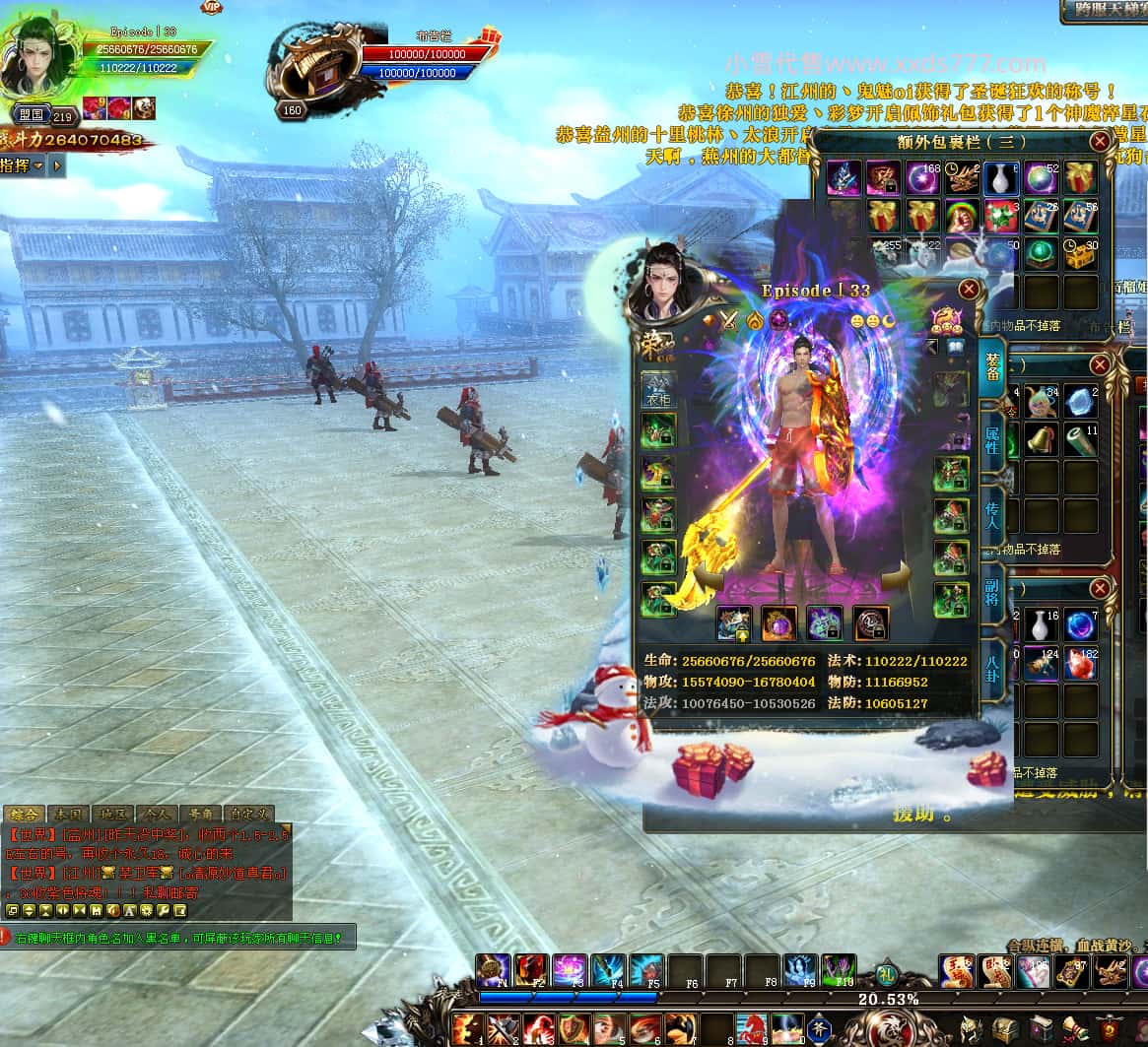Close the 额外包裹栏 extra bag window

point(1100,142)
